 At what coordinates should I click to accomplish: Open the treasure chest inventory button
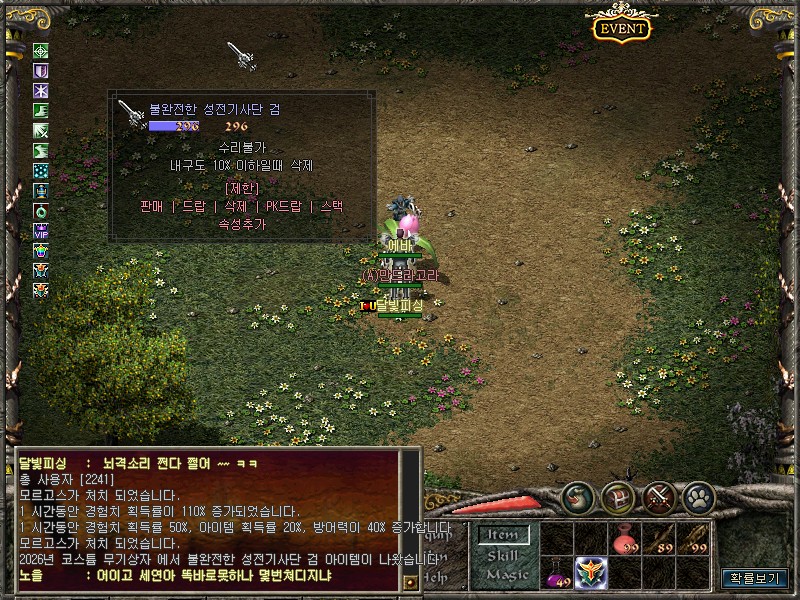coord(619,497)
